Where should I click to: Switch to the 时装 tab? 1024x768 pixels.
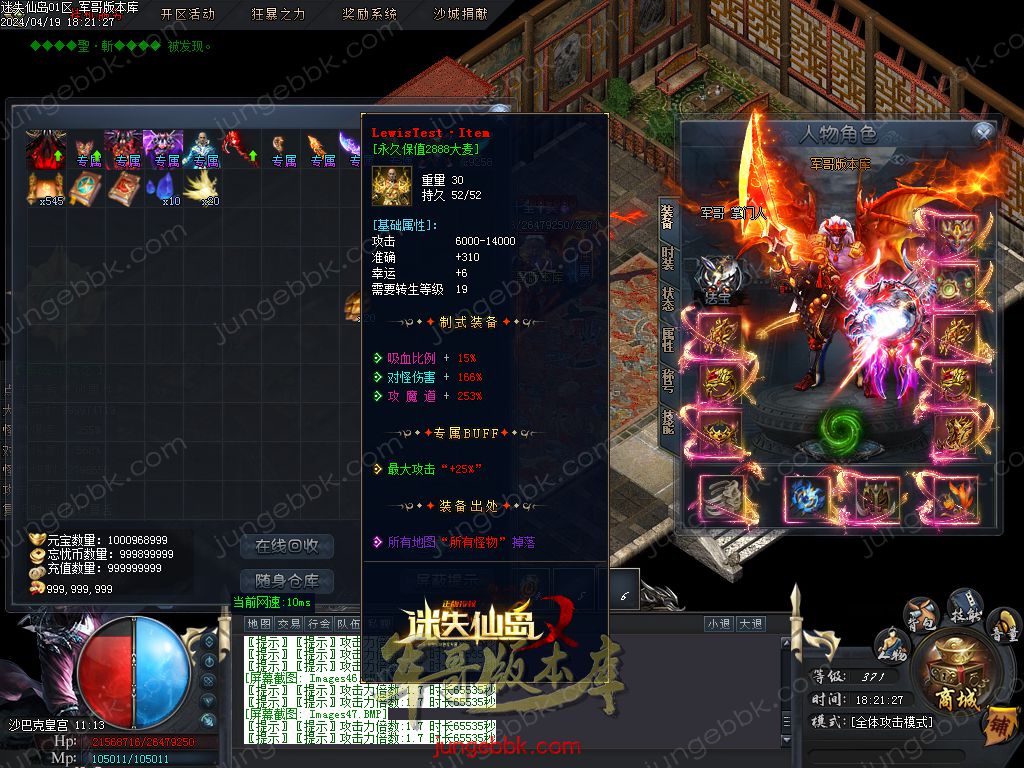click(x=668, y=257)
